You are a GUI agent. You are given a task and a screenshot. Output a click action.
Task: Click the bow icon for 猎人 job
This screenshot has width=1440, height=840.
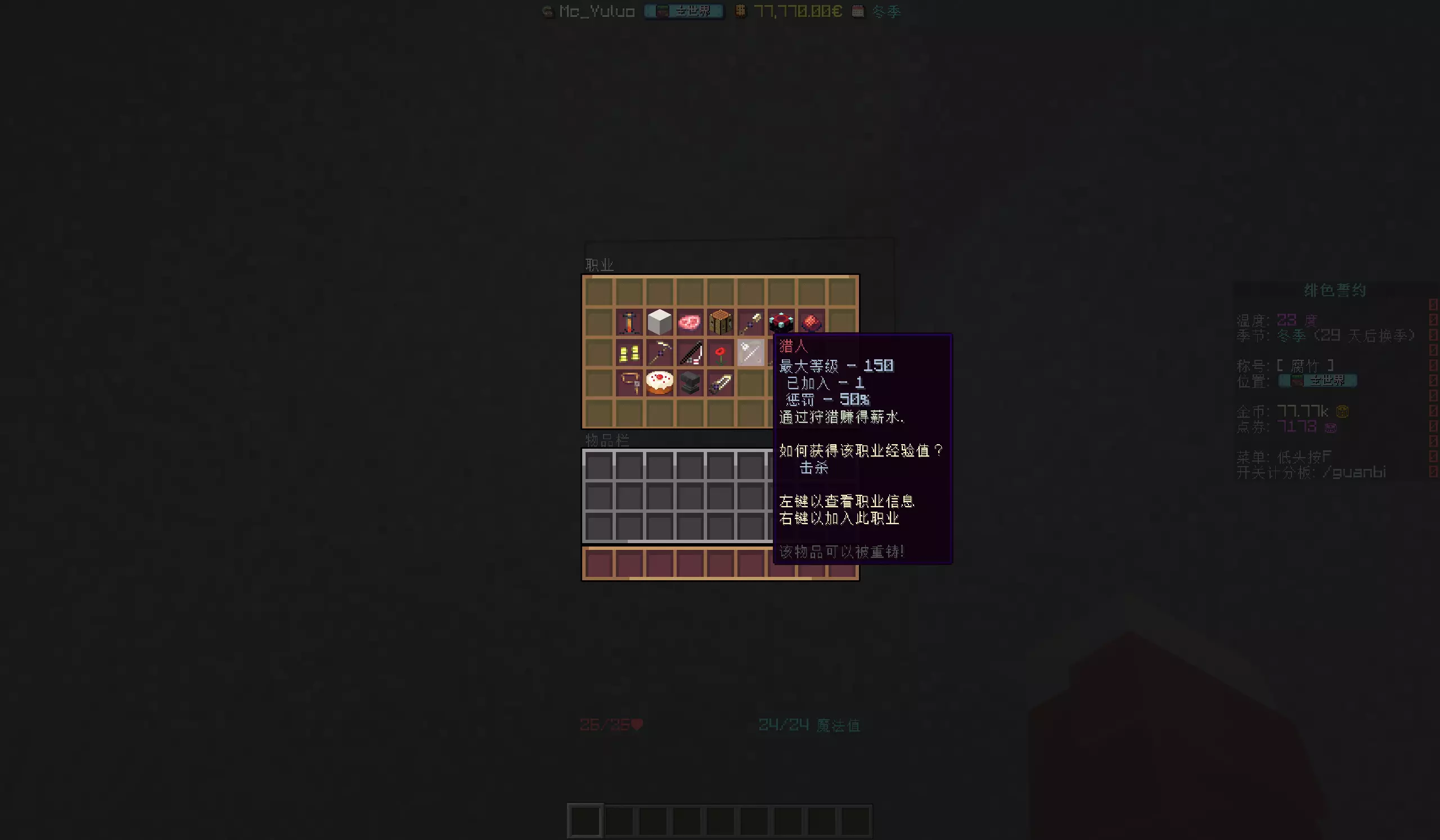750,353
